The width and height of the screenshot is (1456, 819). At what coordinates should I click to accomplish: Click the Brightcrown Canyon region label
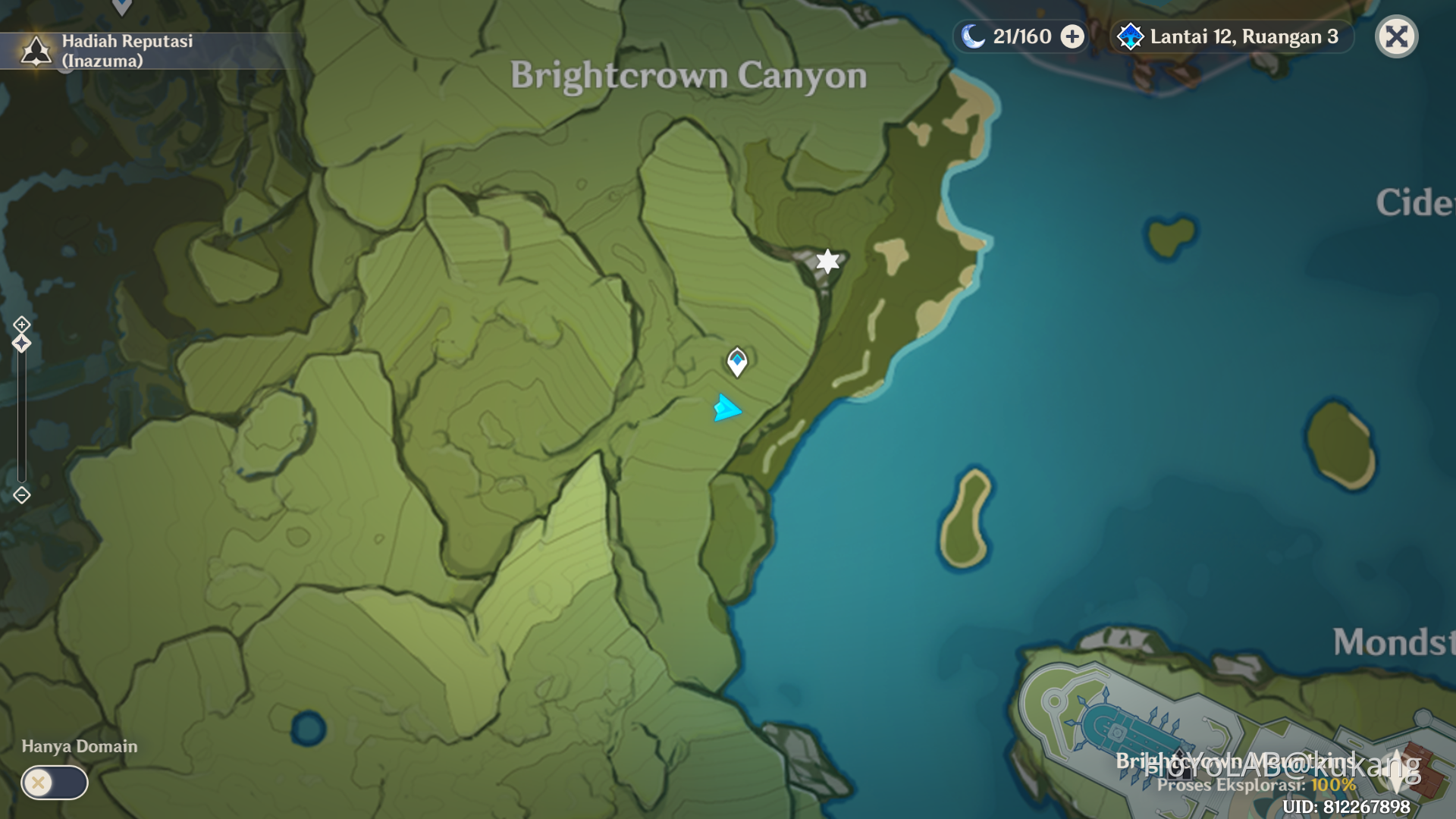point(689,75)
